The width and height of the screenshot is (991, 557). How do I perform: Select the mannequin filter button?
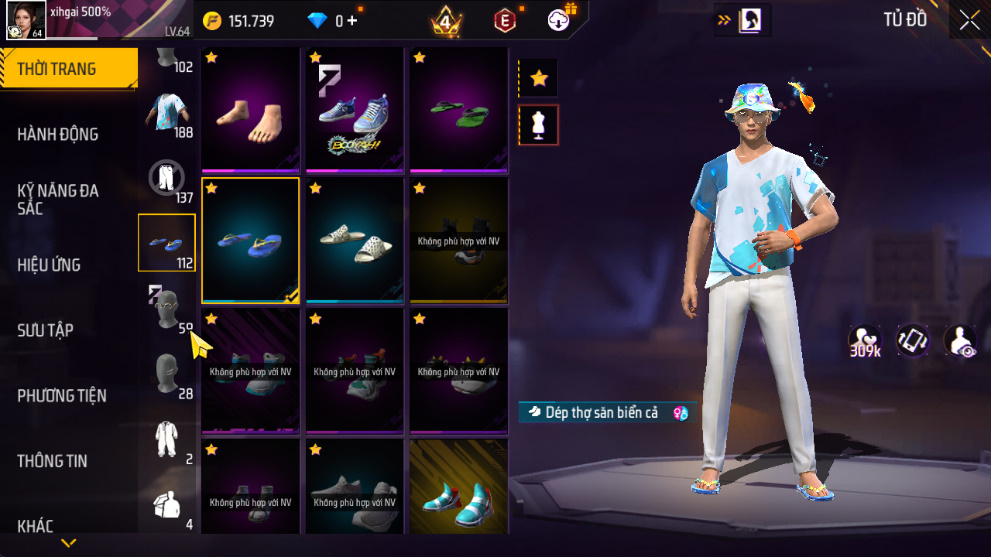[539, 125]
